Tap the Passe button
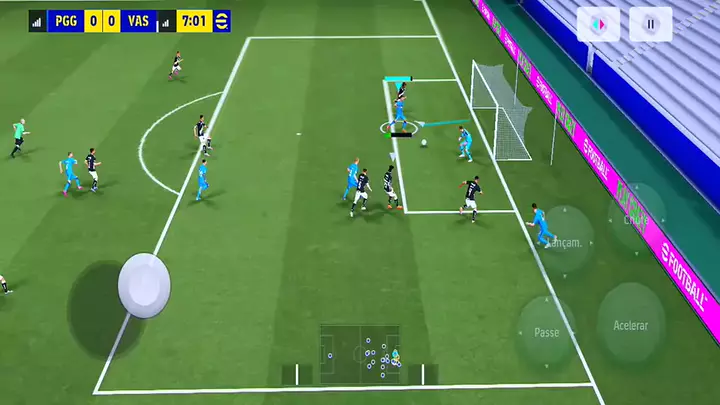Viewport: 720px width, 405px height. [546, 331]
